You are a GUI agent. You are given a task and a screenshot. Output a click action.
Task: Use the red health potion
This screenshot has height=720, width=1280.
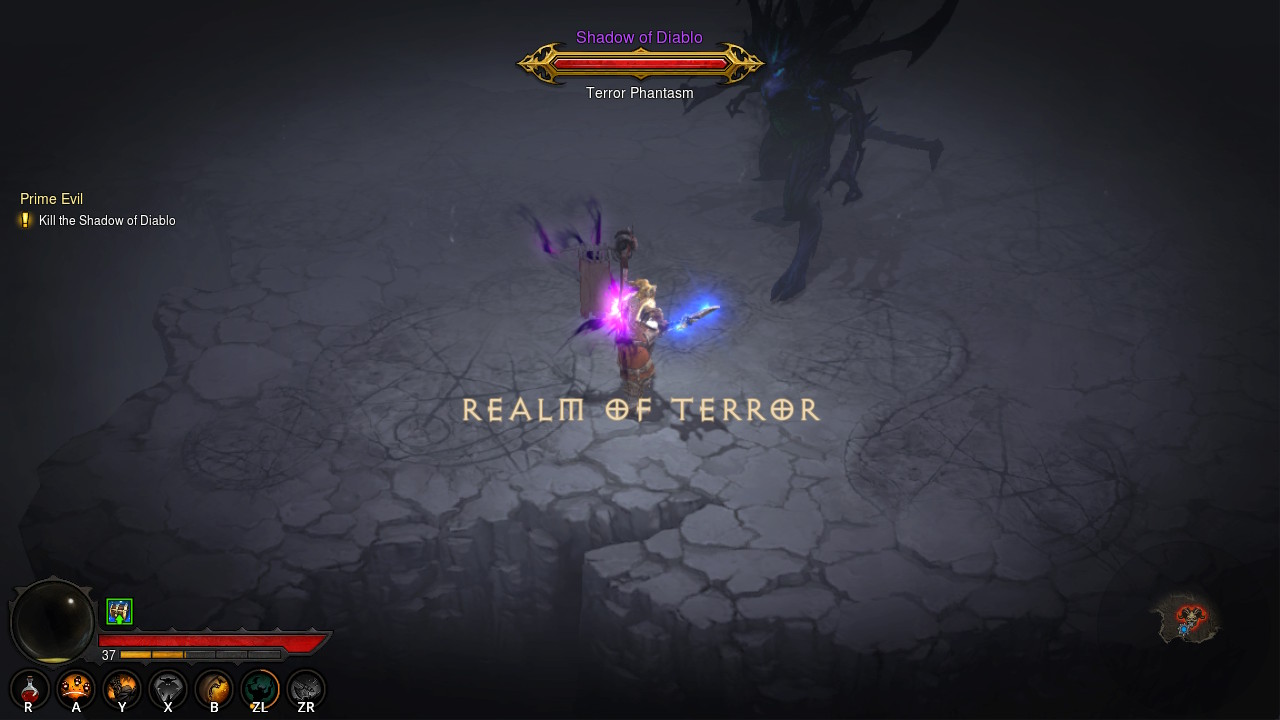pos(30,688)
